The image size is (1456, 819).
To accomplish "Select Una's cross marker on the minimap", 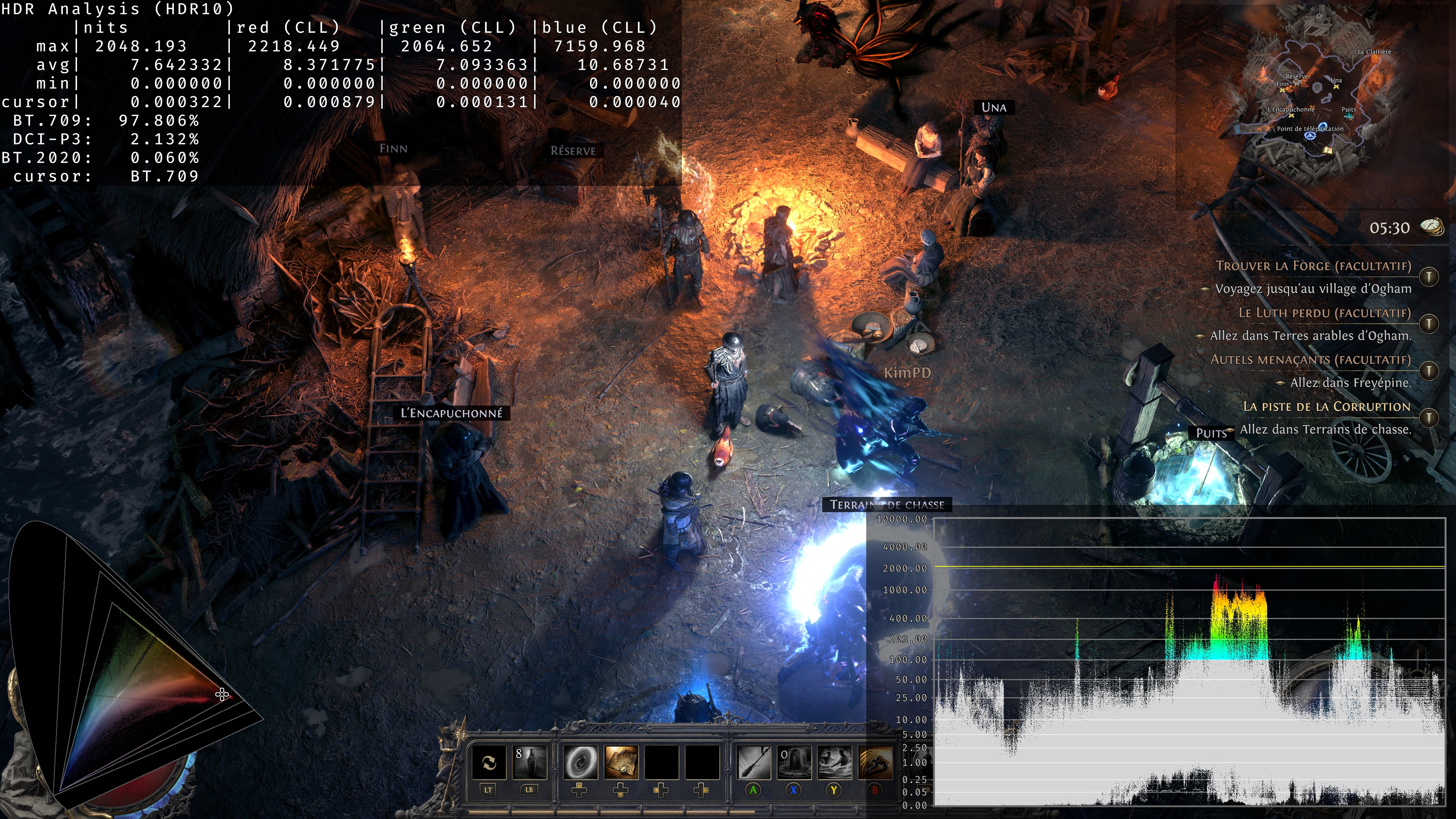I will coord(1336,87).
